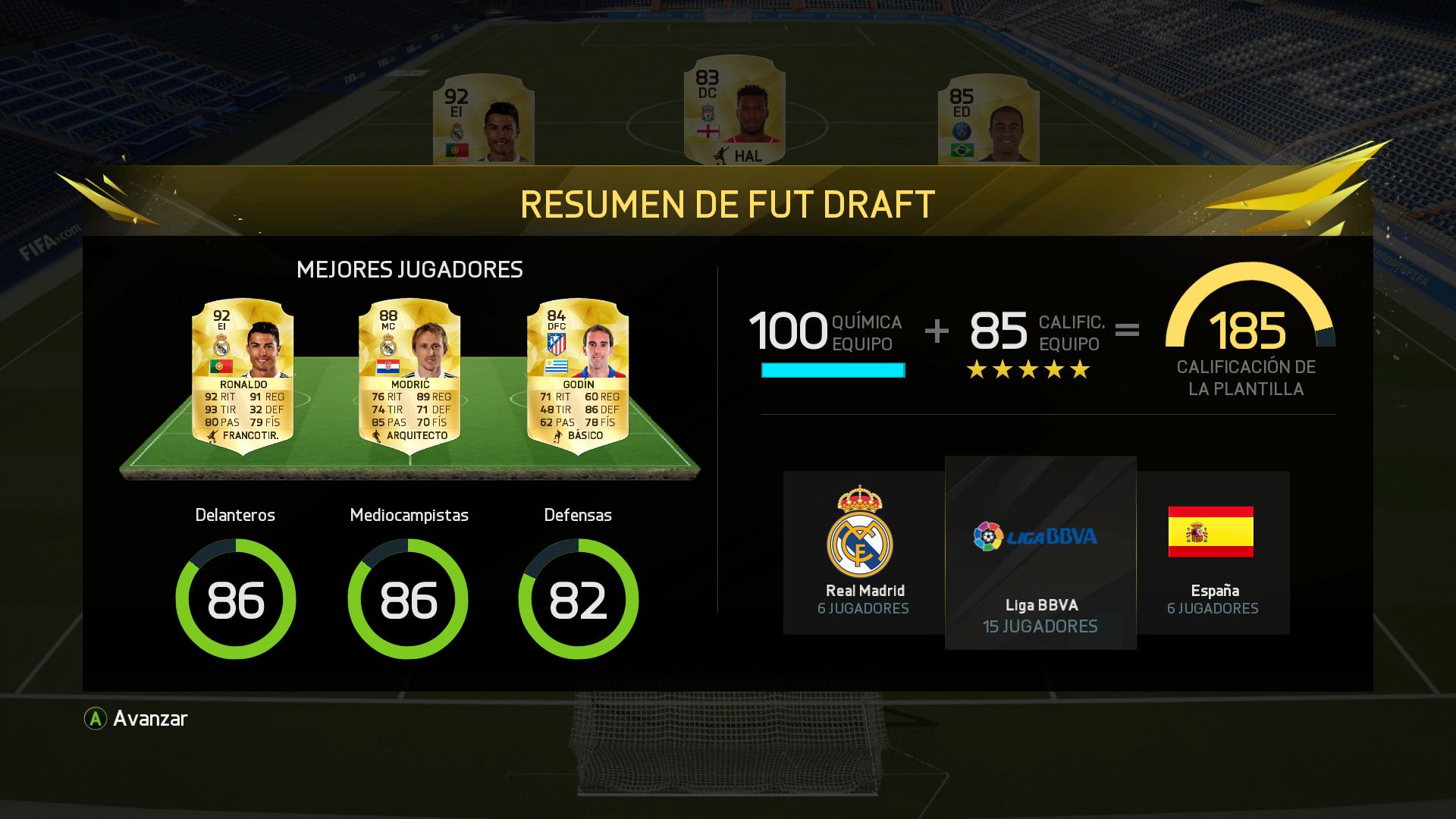This screenshot has width=1456, height=819.
Task: Click the five-star team rating row
Action: pos(1028,369)
